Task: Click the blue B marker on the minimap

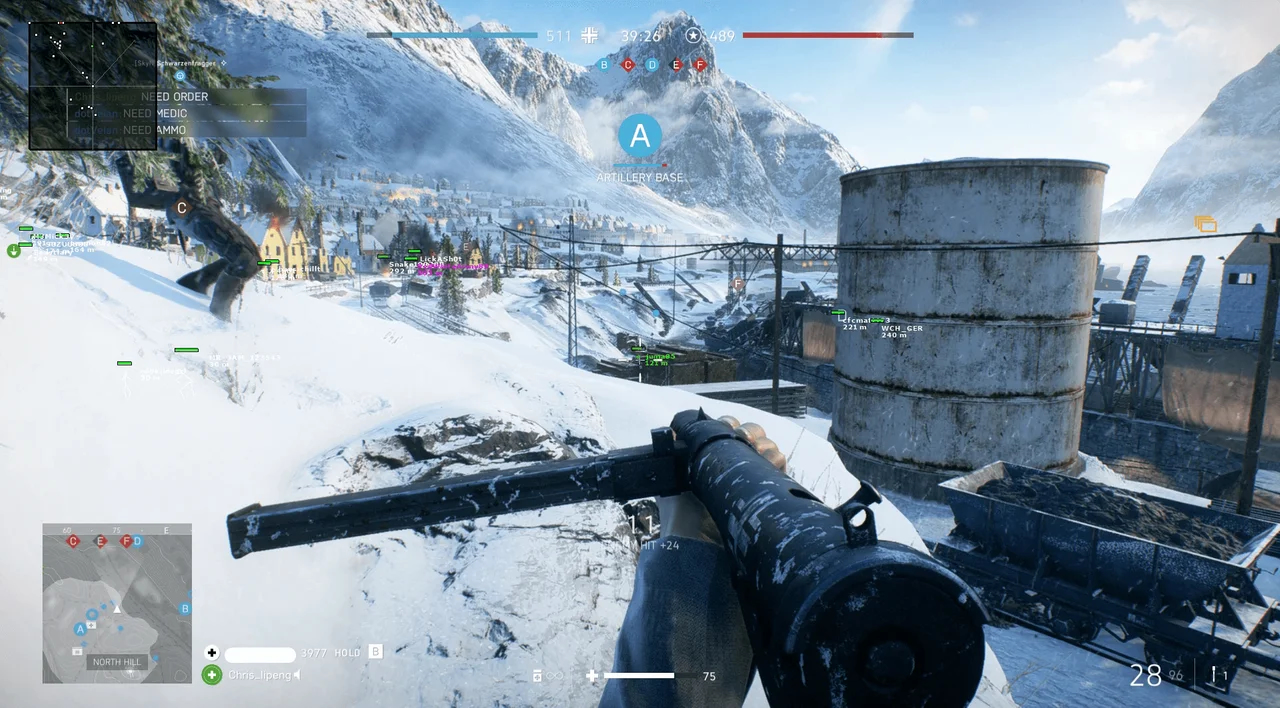Action: 185,608
